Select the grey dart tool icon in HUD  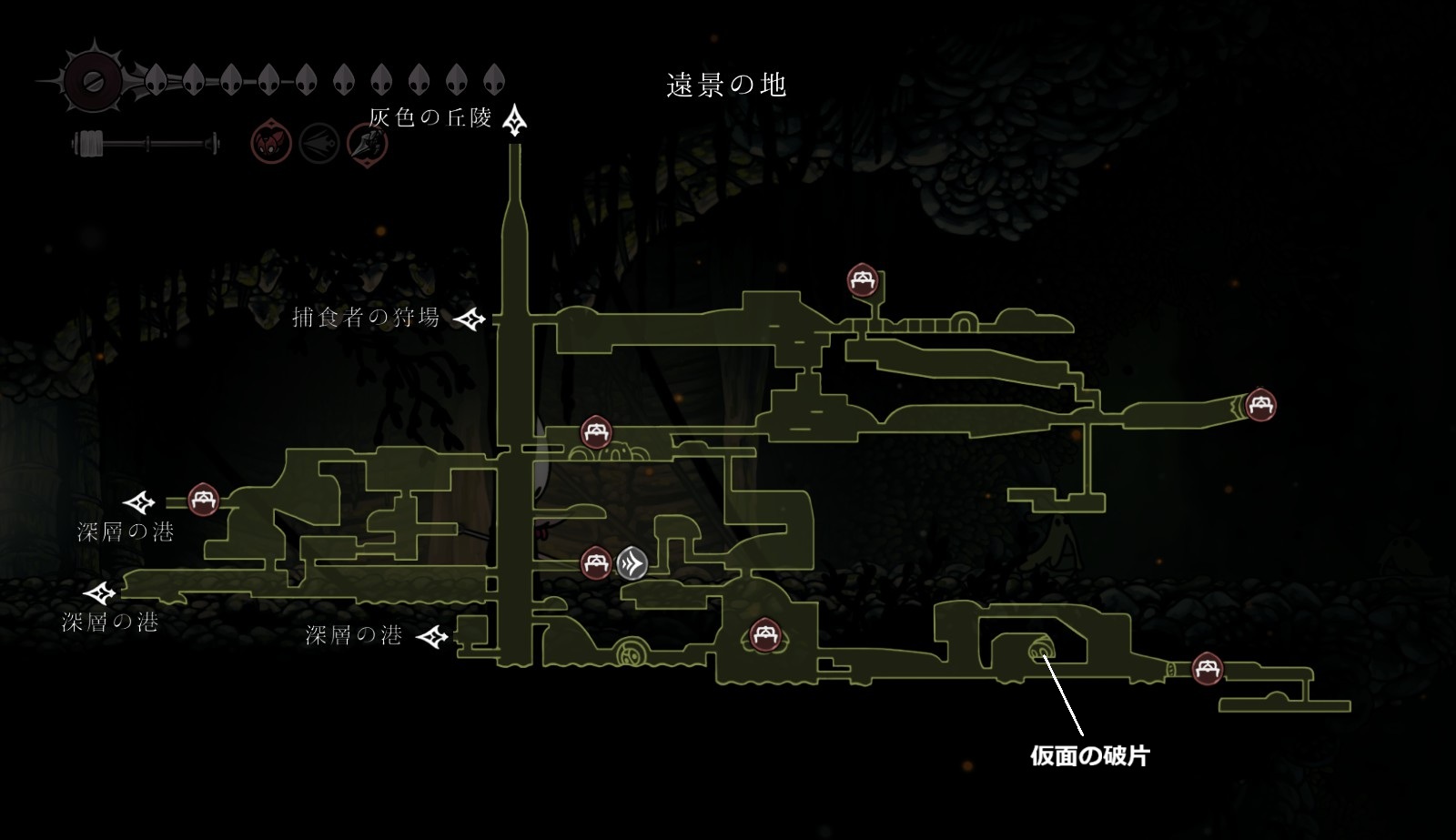(319, 144)
